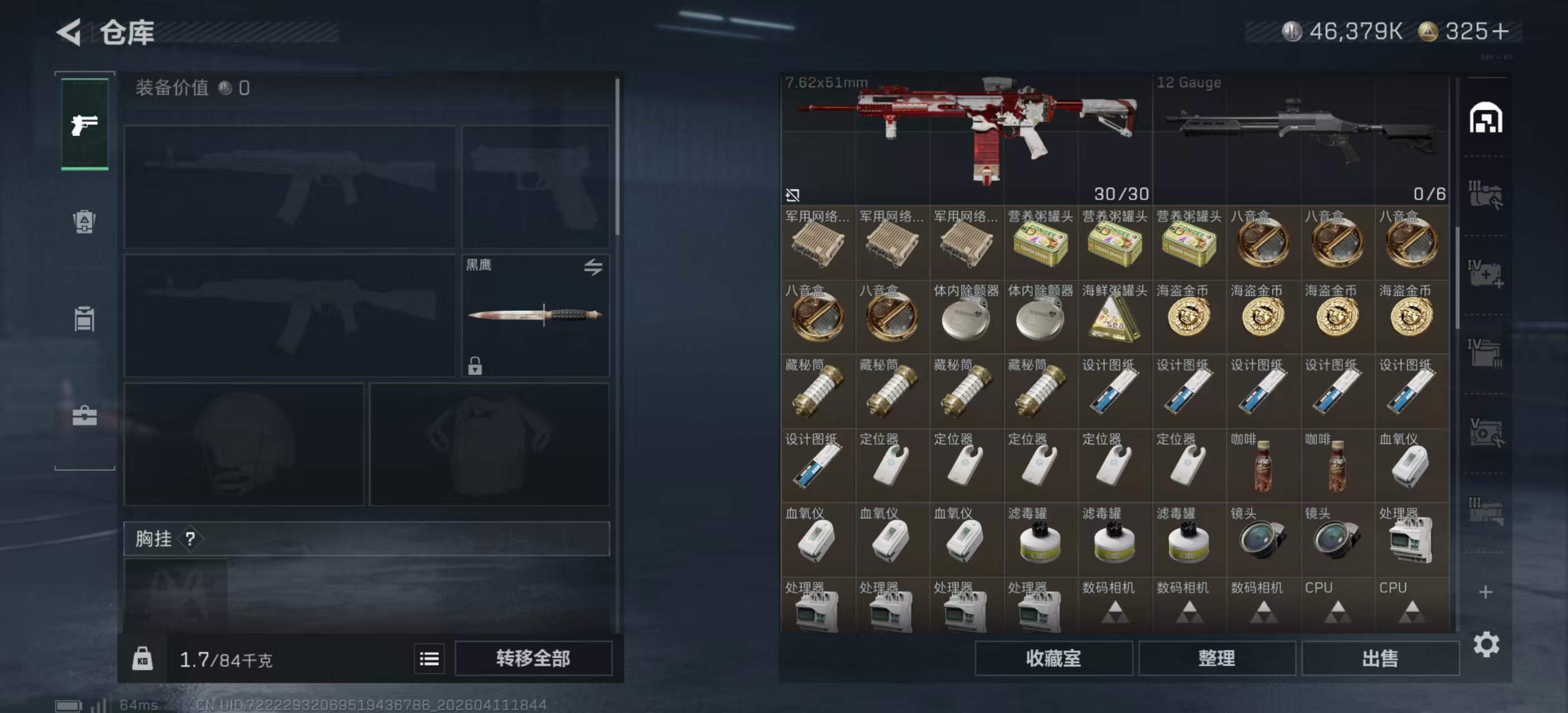Click the 转移全部 transfer all button
Screen dimensions: 1568x713
tap(533, 658)
